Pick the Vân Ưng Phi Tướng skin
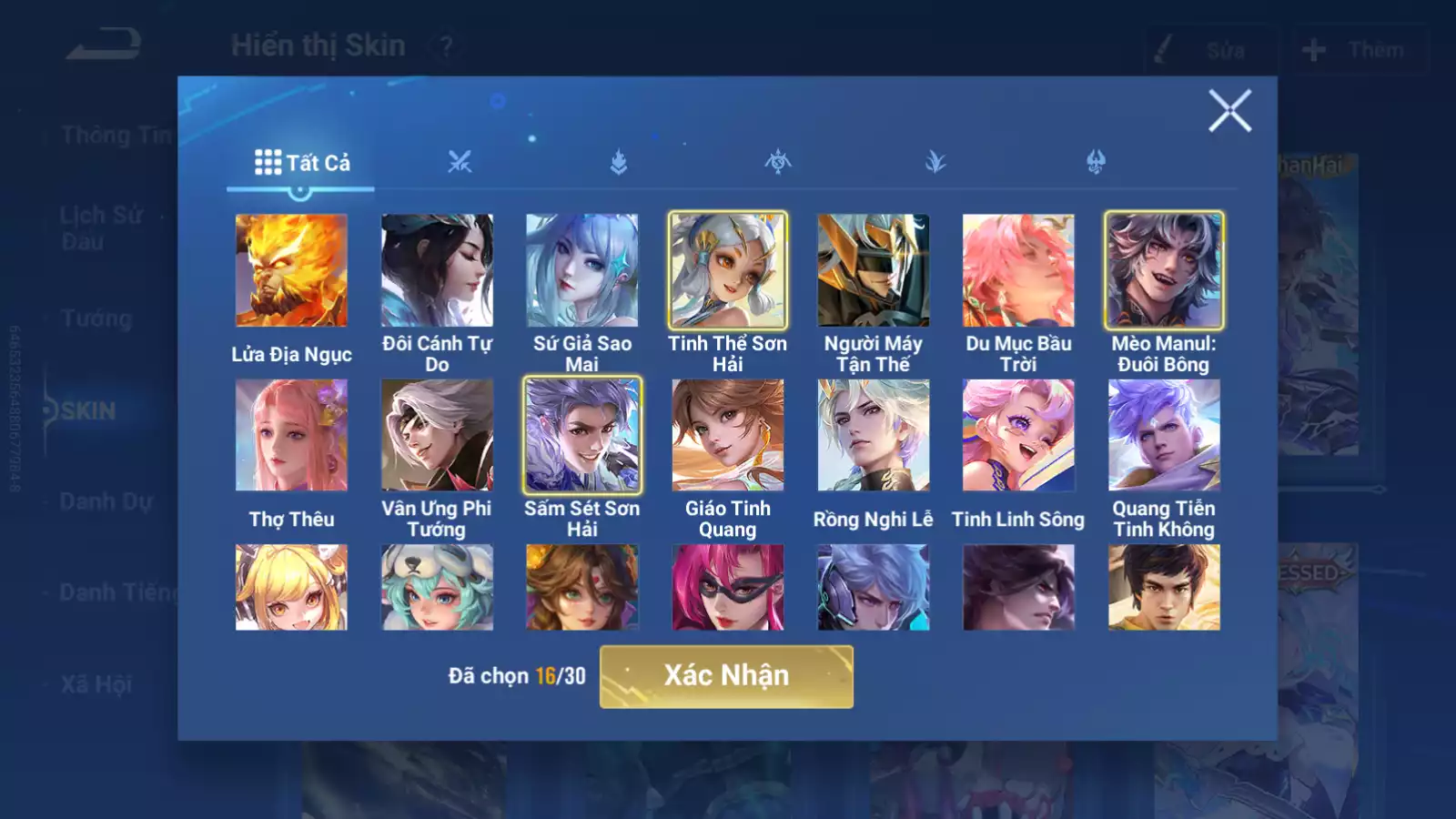This screenshot has width=1456, height=819. 437,435
